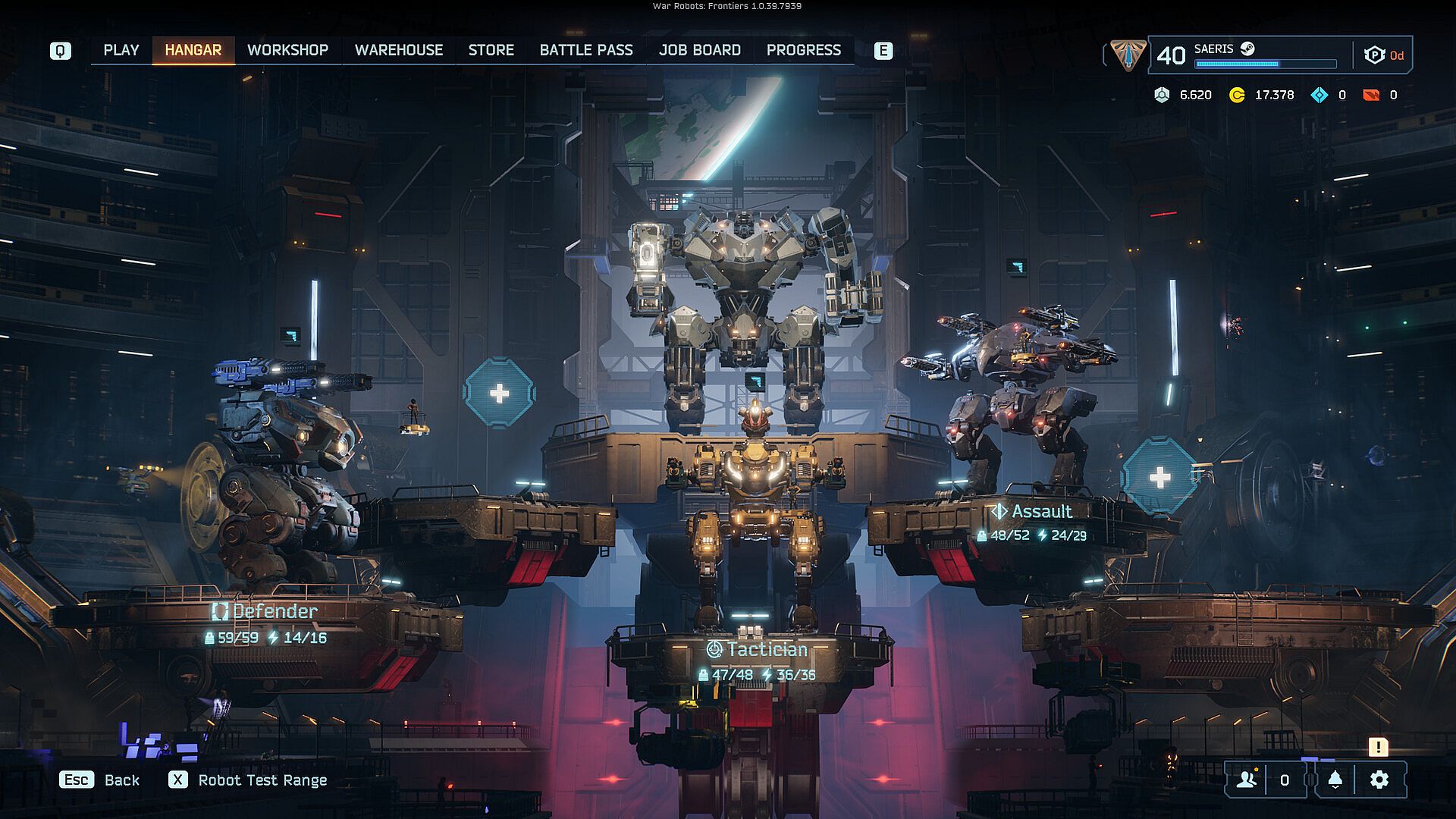Launch the Robot Test Range
Image resolution: width=1456 pixels, height=819 pixels.
248,780
